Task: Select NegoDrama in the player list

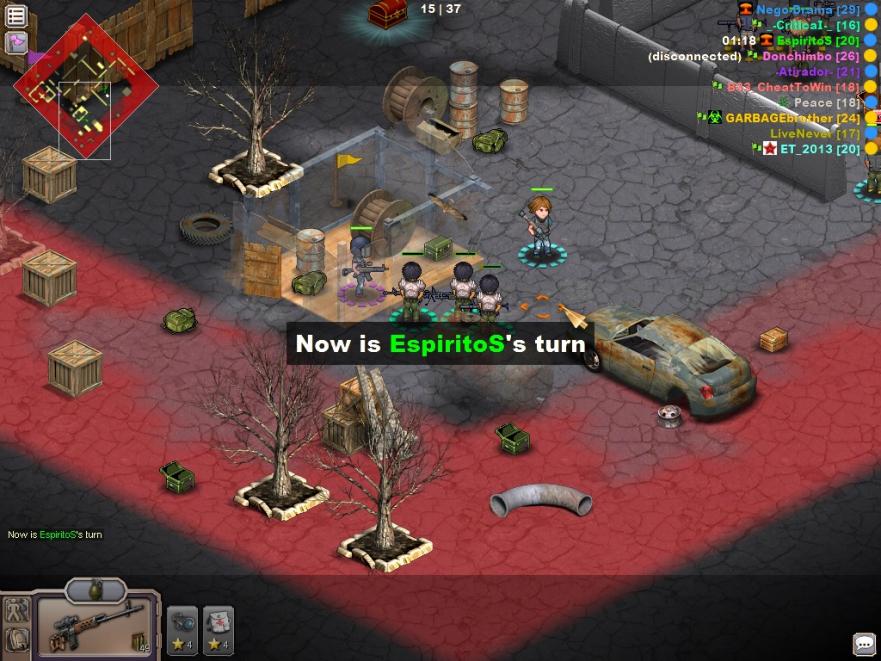Action: [794, 9]
